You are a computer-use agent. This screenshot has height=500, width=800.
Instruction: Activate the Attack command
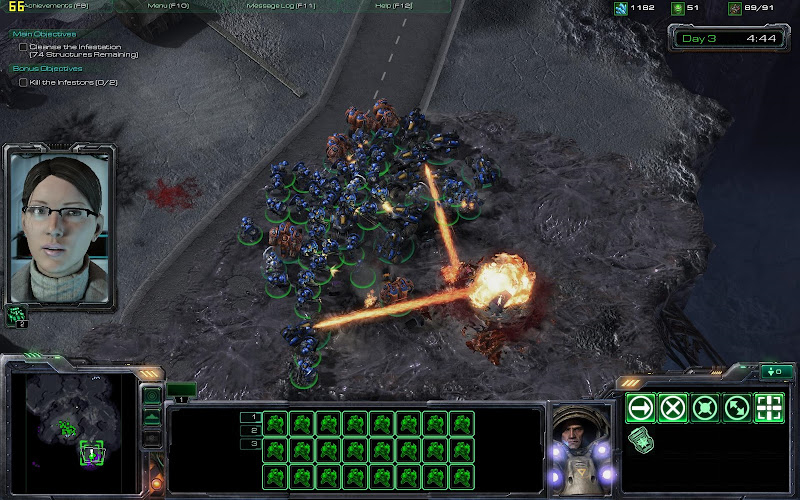[769, 408]
